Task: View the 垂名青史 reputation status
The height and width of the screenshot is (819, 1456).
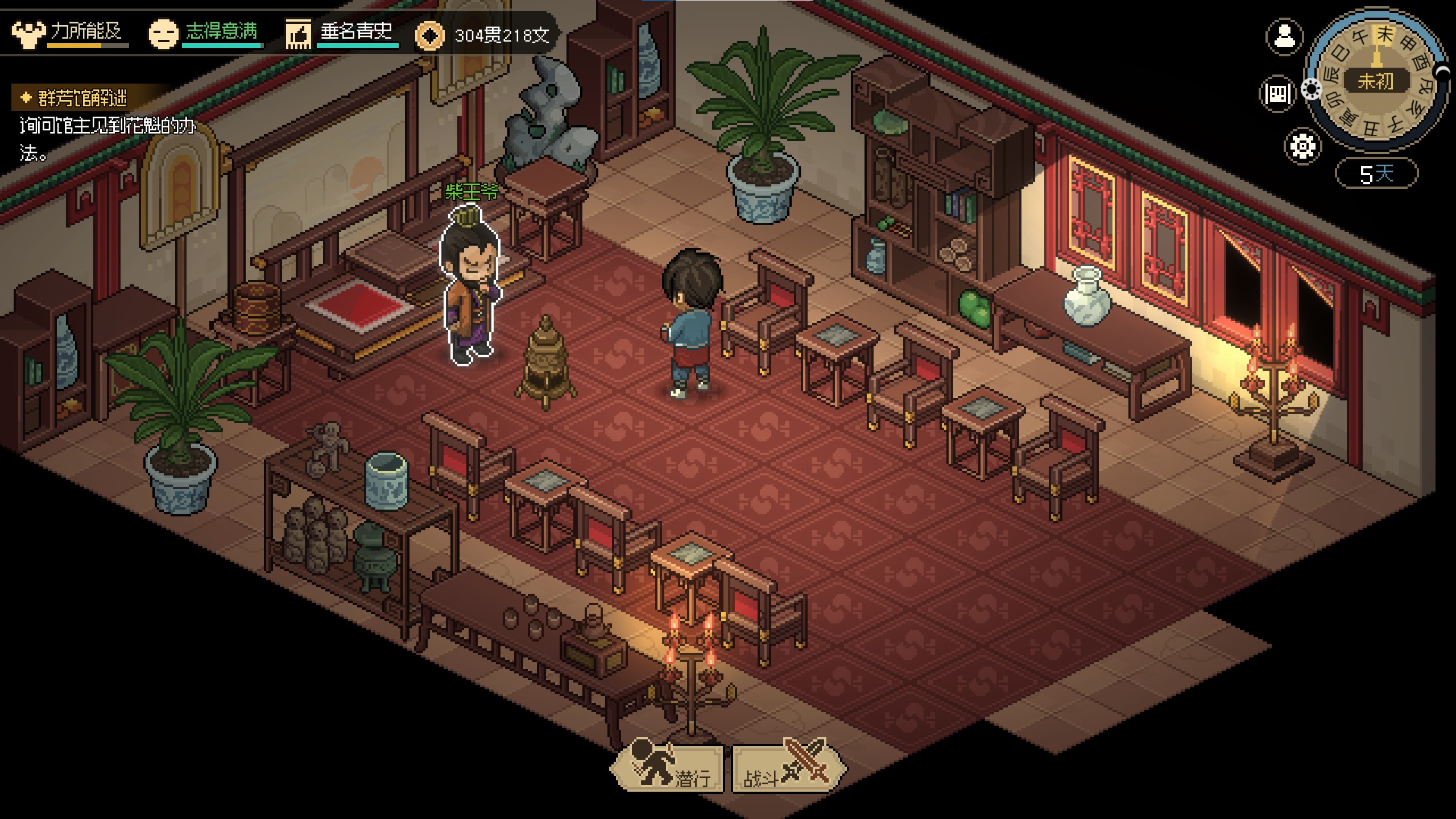Action: [341, 33]
